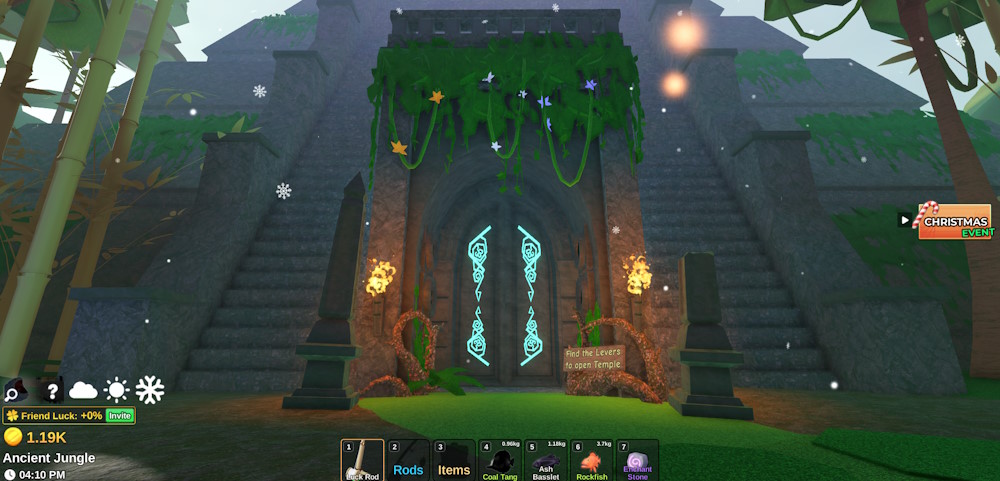Click the snowflake weather icon
1000x481 pixels.
click(x=150, y=390)
